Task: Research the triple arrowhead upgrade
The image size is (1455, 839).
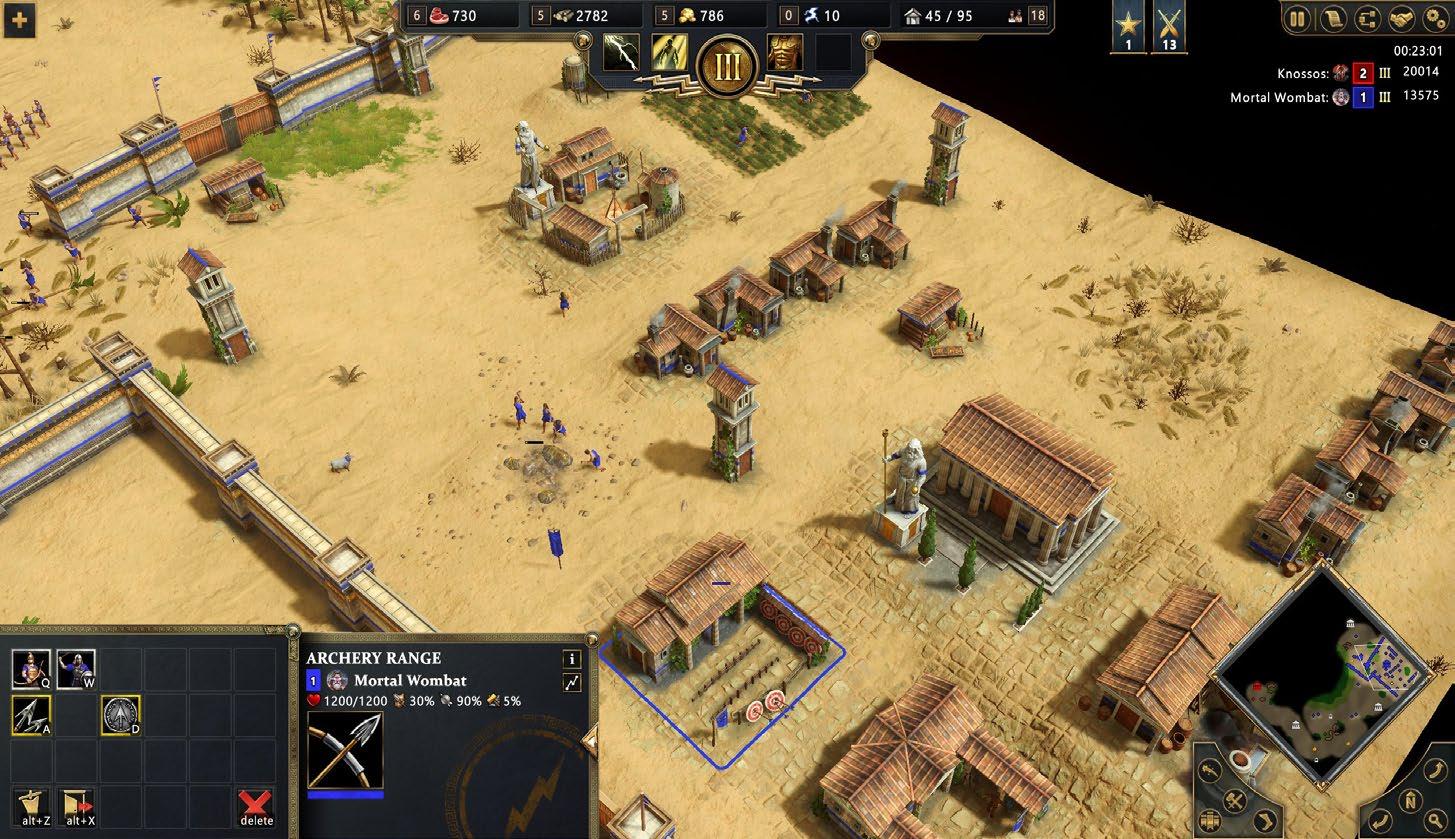Action: 31,715
